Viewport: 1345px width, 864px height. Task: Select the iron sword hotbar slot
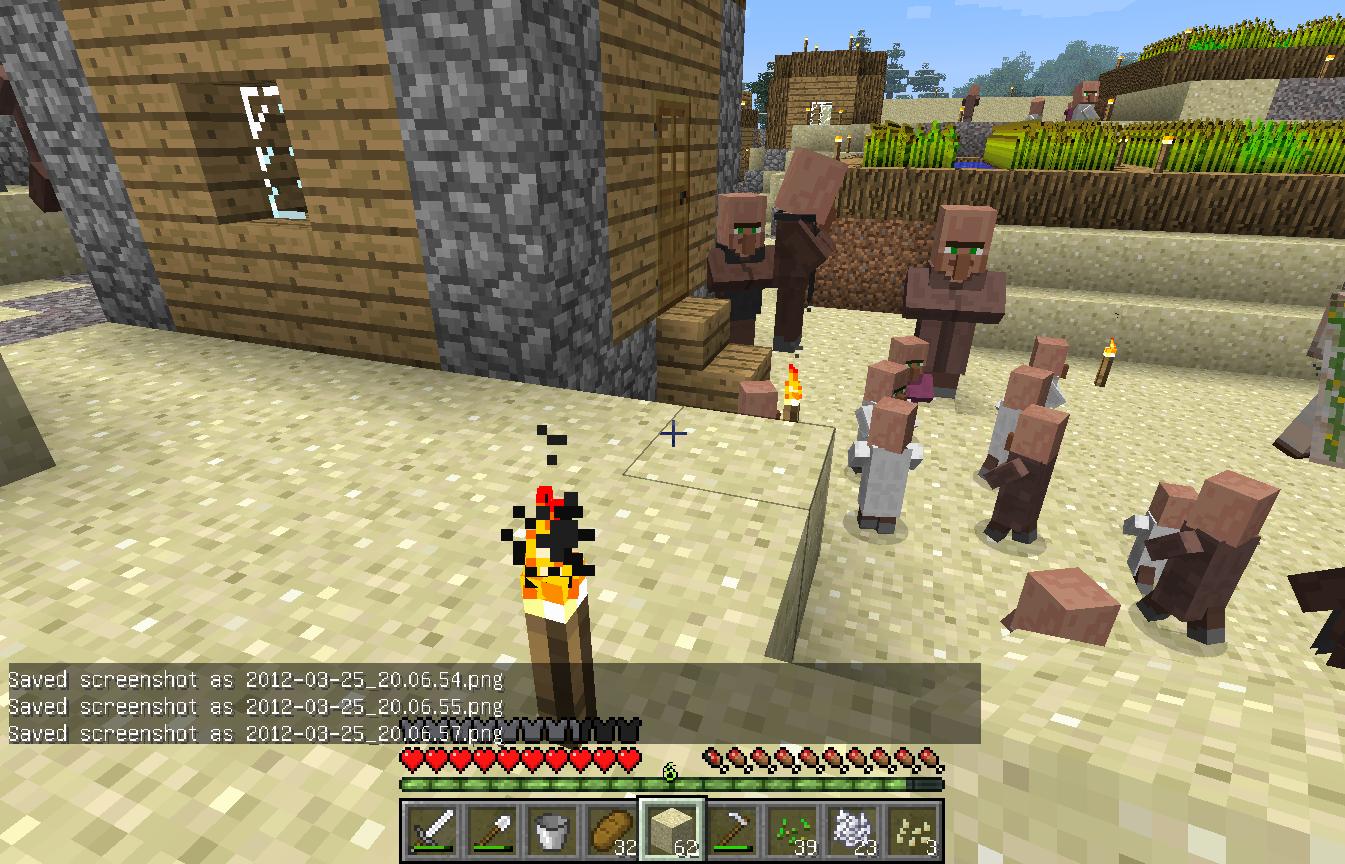click(x=431, y=829)
